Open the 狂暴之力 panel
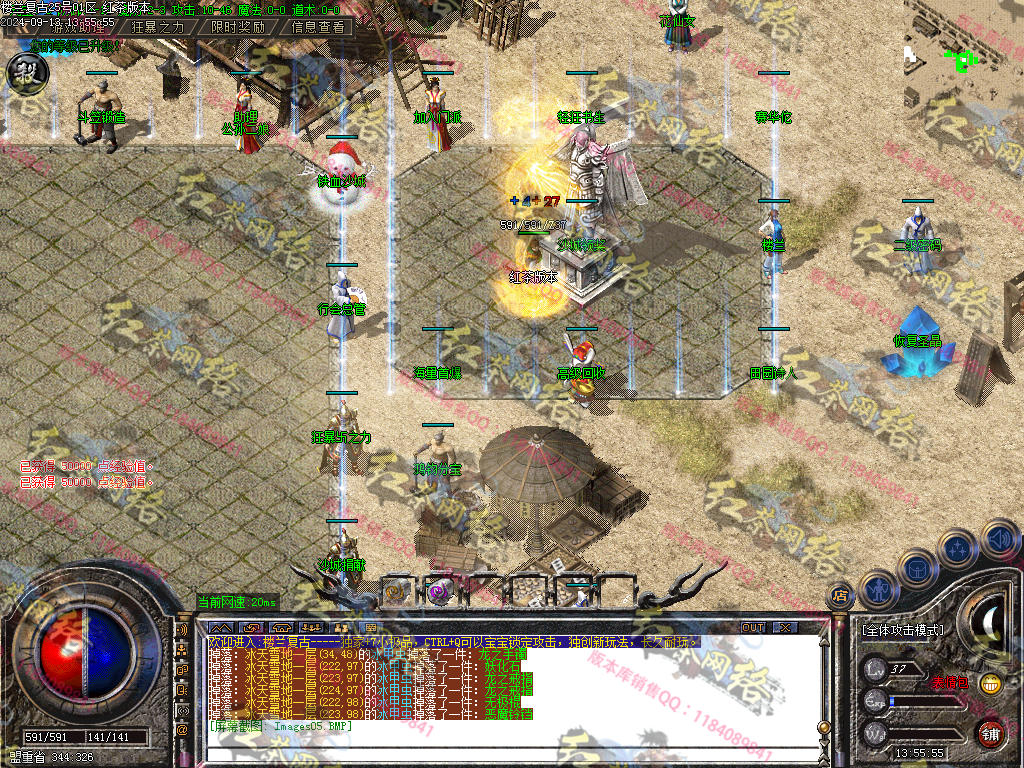The height and width of the screenshot is (768, 1024). pos(159,27)
